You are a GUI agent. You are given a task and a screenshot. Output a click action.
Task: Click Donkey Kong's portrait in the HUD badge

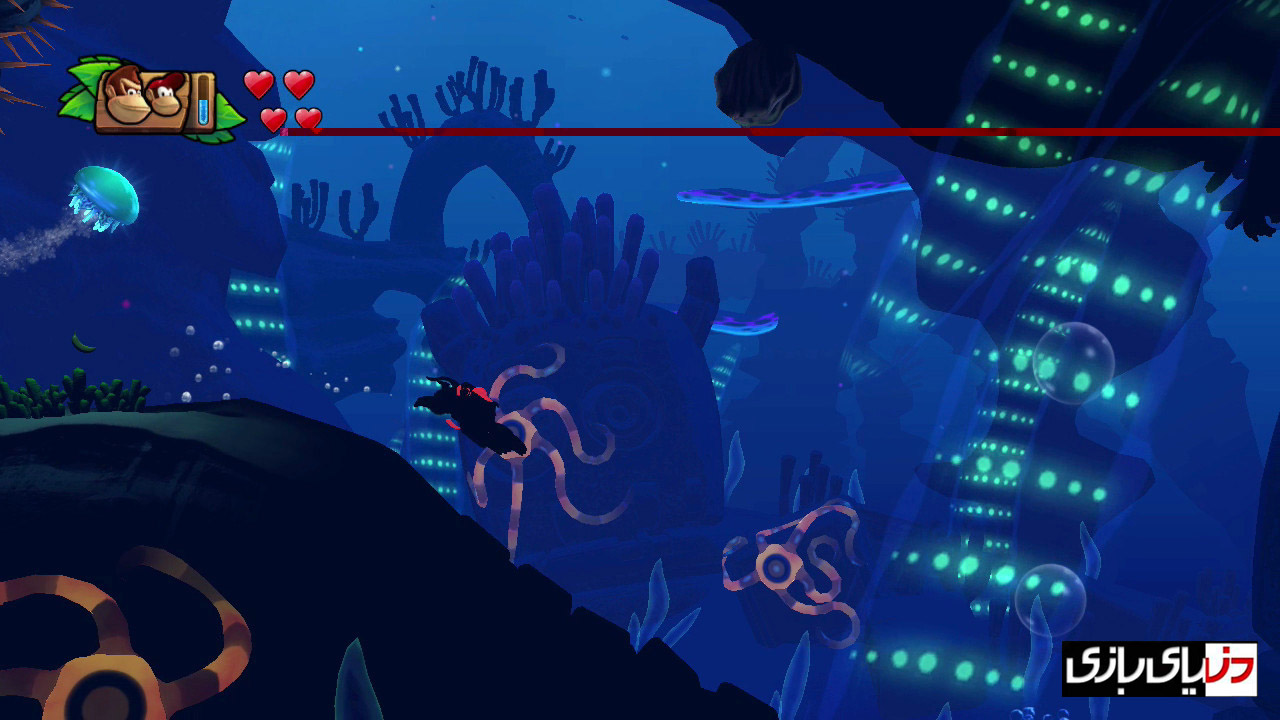[123, 93]
